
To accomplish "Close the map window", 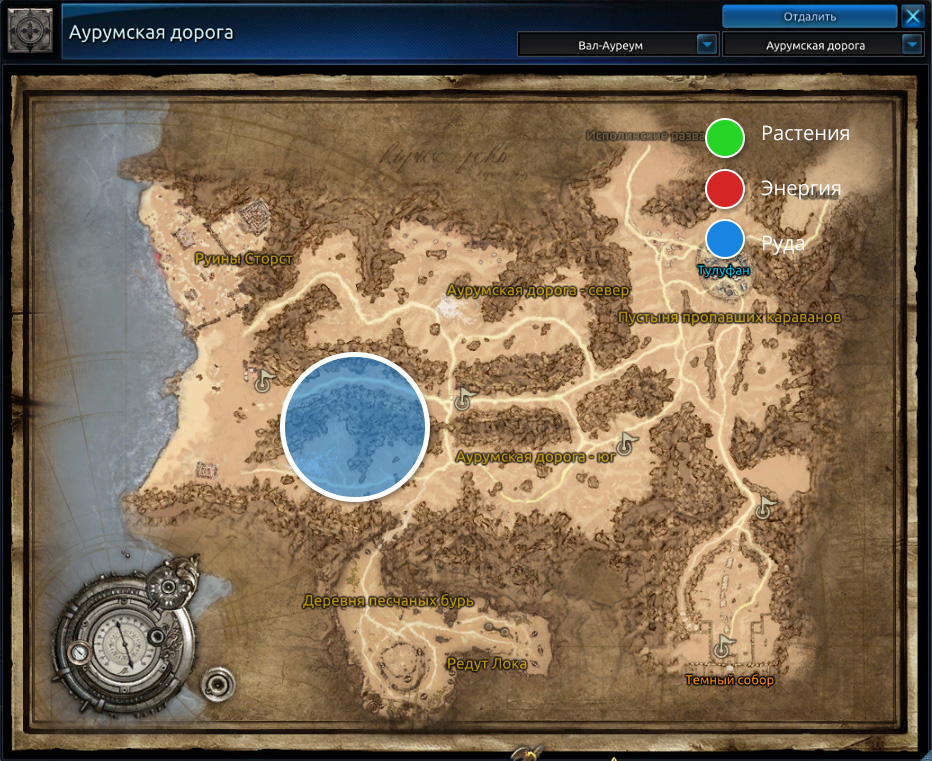I will tap(912, 16).
